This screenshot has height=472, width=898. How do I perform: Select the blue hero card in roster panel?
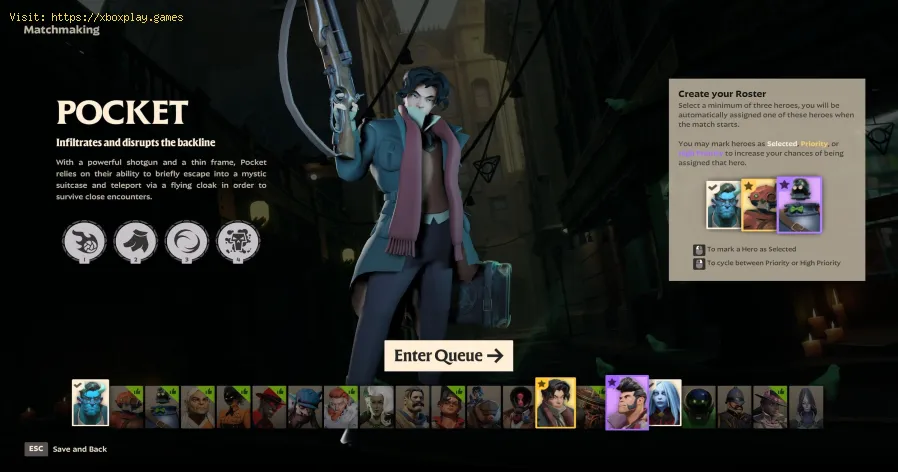pos(725,205)
